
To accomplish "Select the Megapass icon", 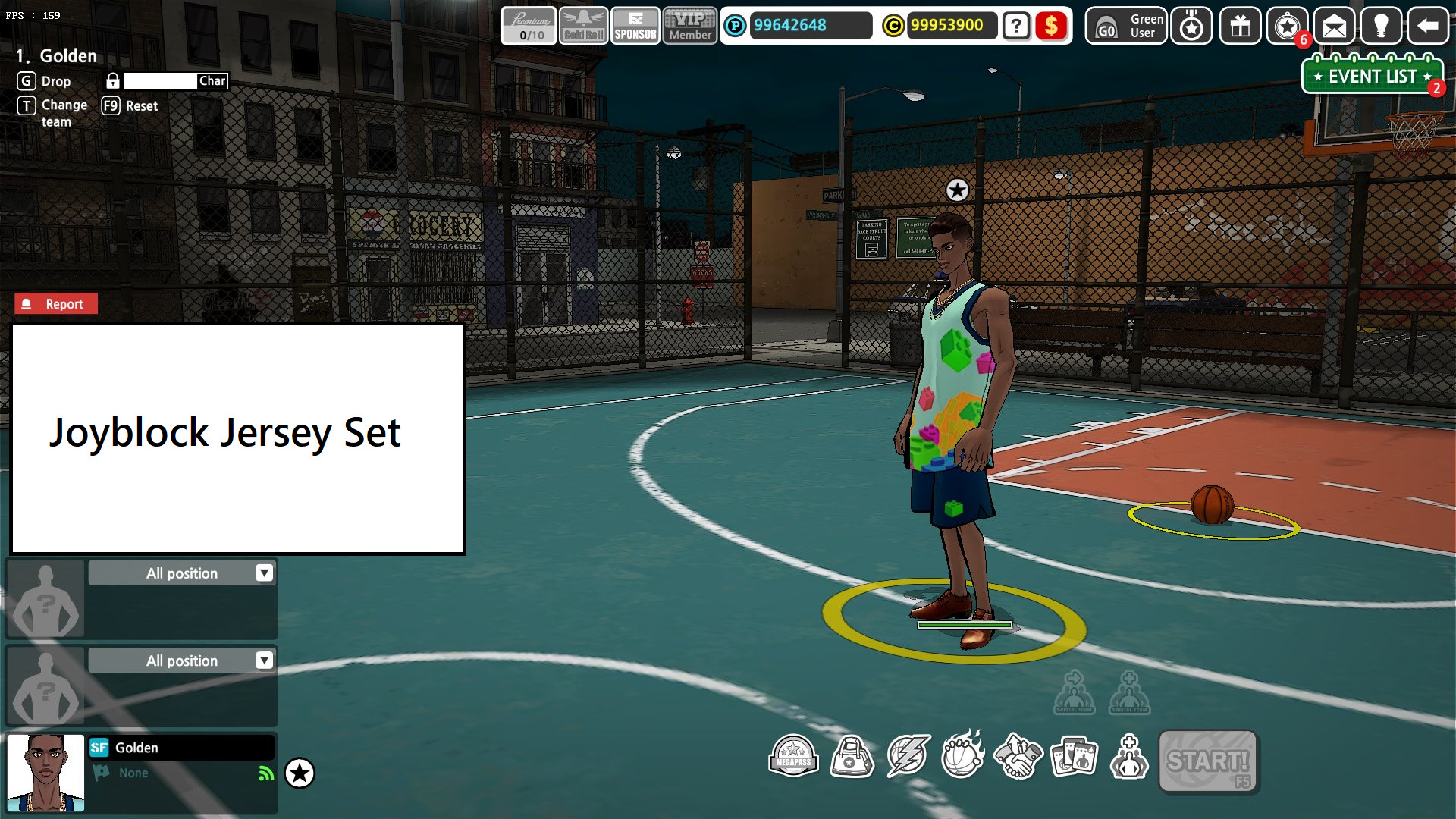I will point(793,756).
